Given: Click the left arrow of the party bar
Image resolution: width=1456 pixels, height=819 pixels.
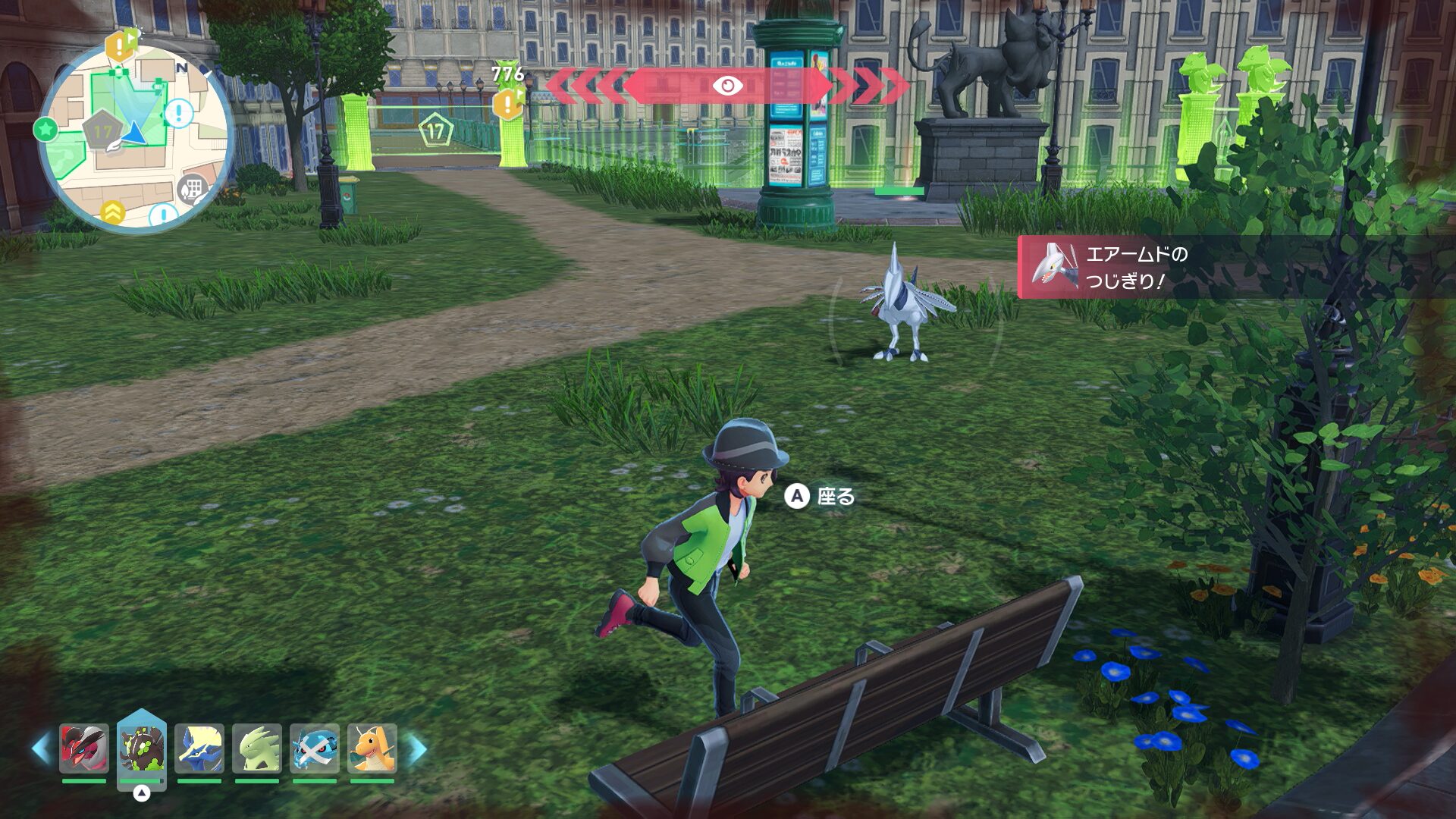Looking at the screenshot, I should 41,748.
